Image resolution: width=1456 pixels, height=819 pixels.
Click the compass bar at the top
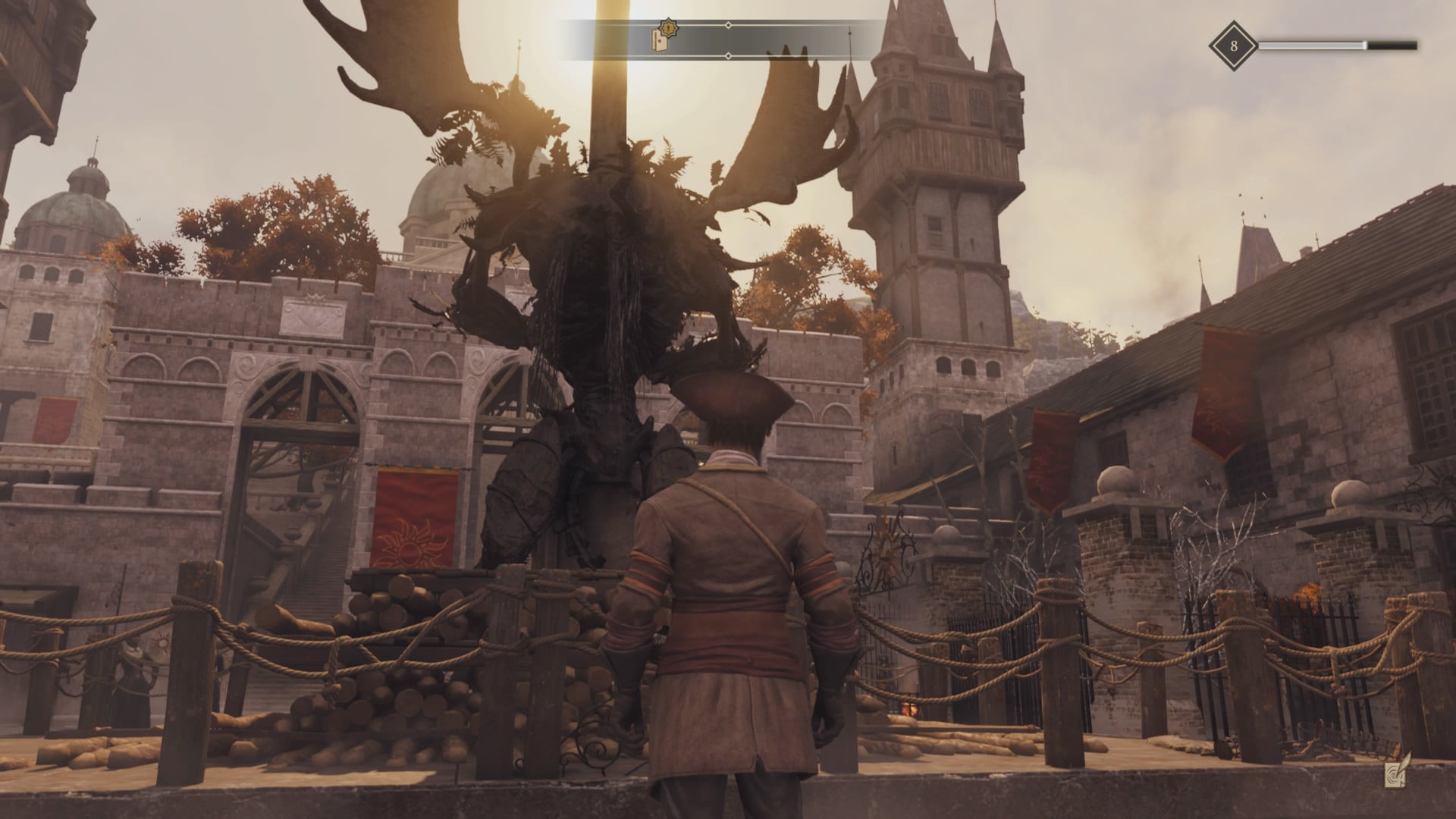pyautogui.click(x=728, y=40)
